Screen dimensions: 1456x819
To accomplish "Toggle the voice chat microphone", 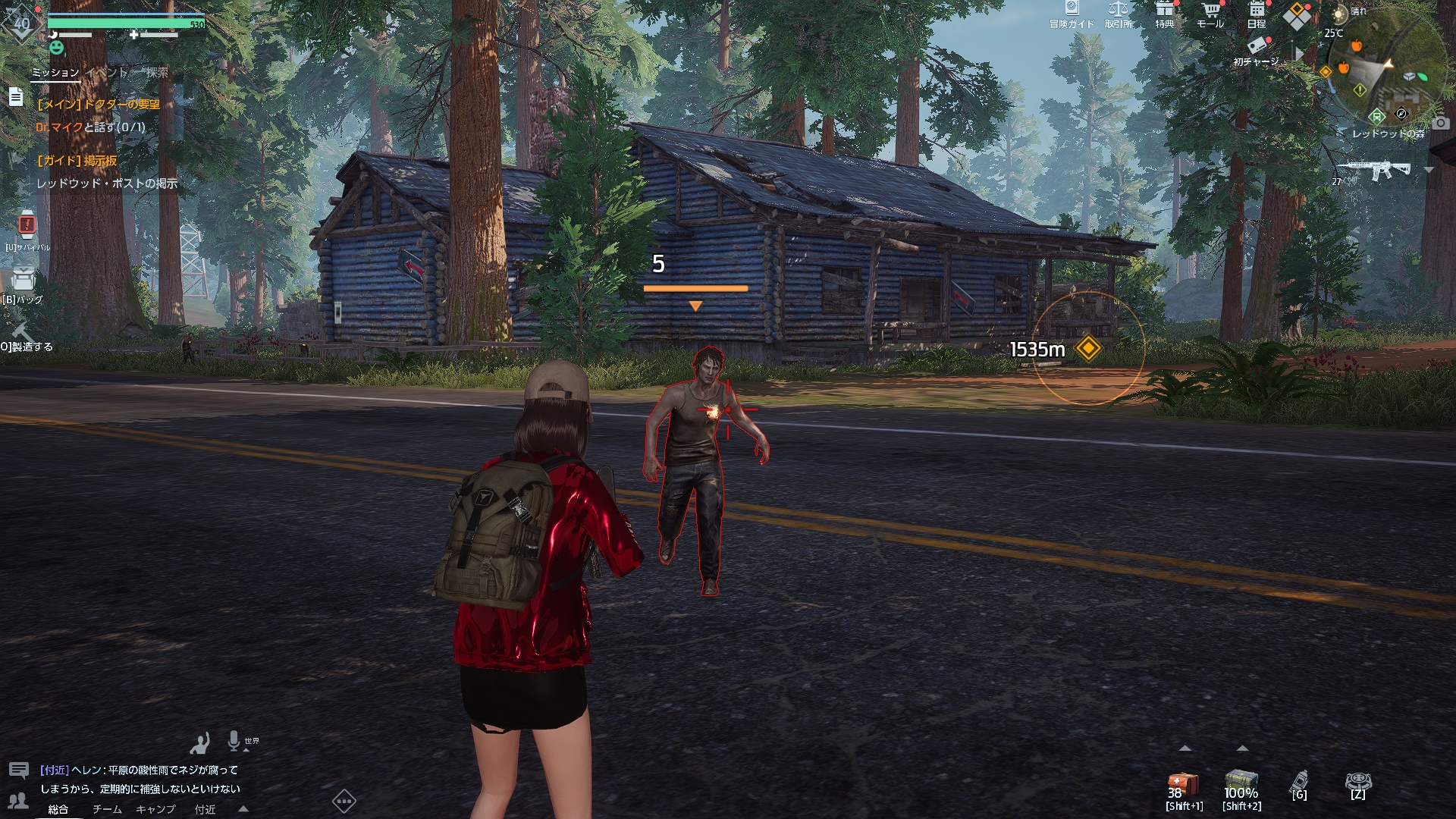I will point(234,741).
